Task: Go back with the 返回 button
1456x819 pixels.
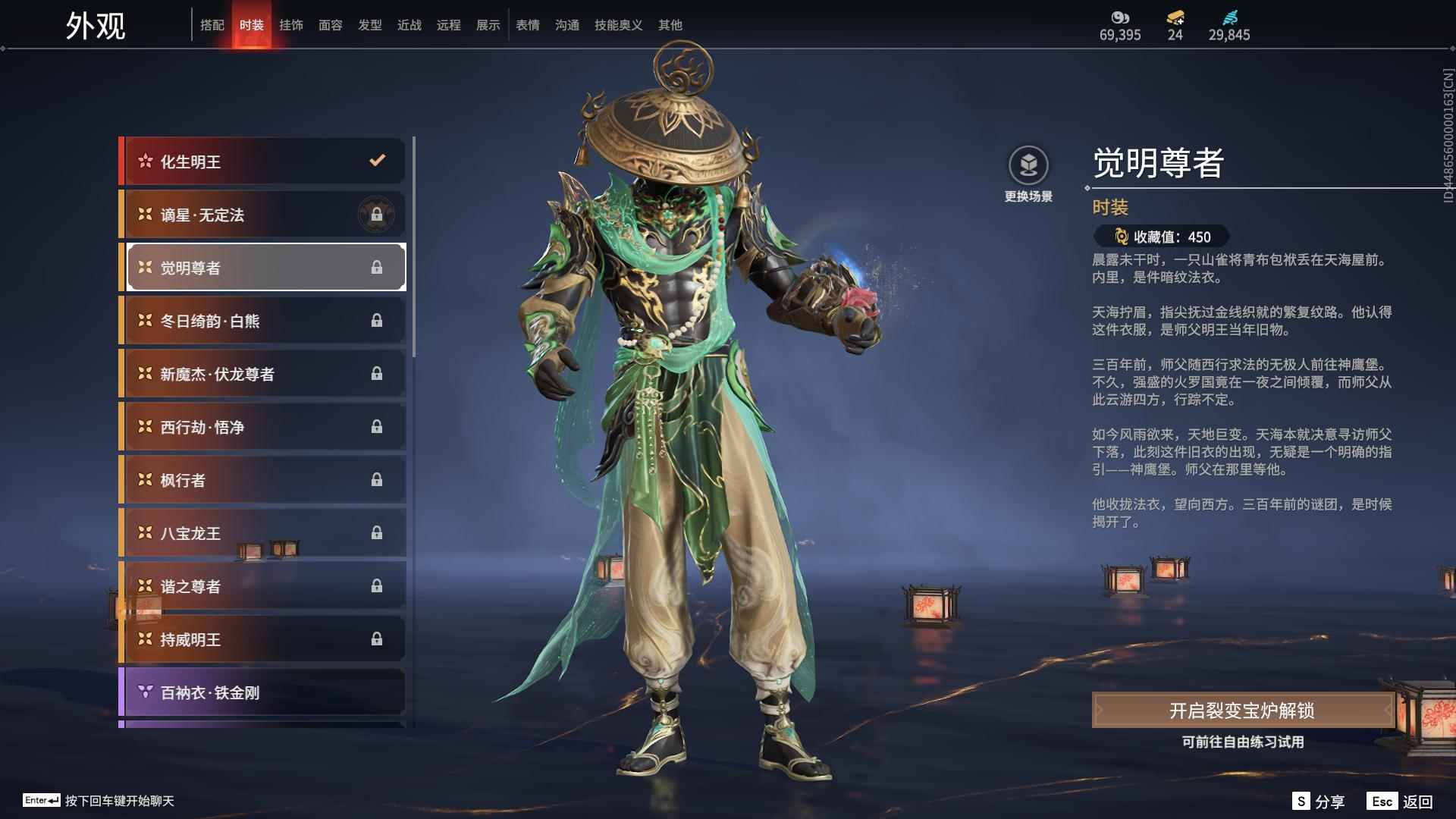Action: tap(1401, 802)
